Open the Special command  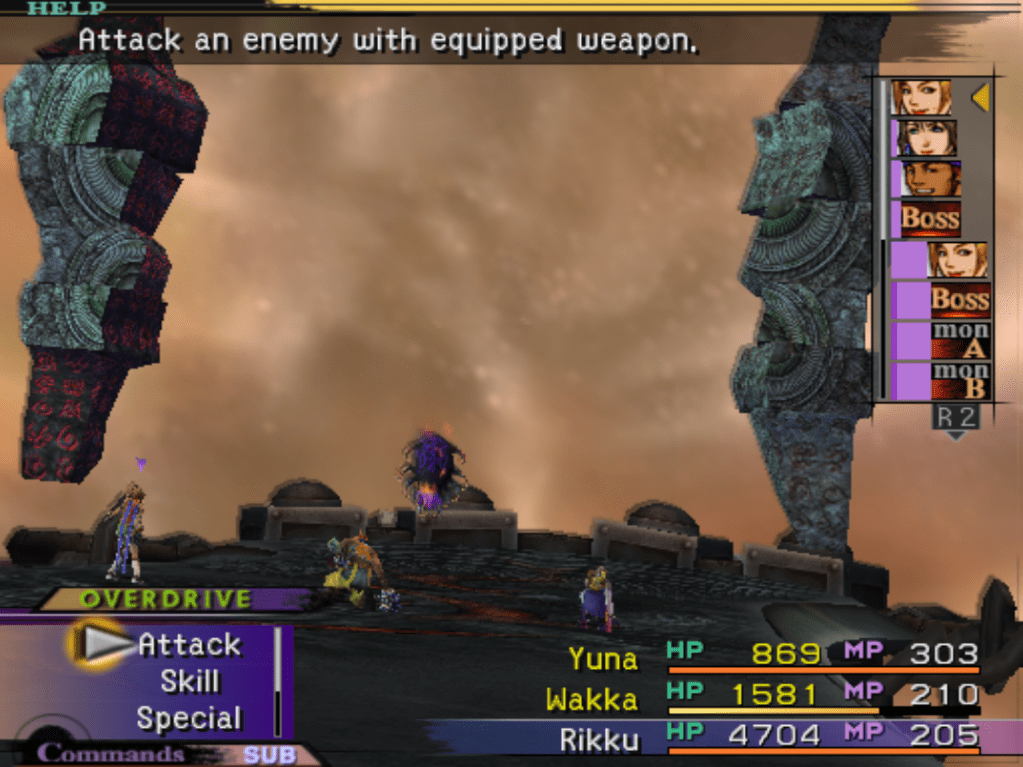[189, 719]
